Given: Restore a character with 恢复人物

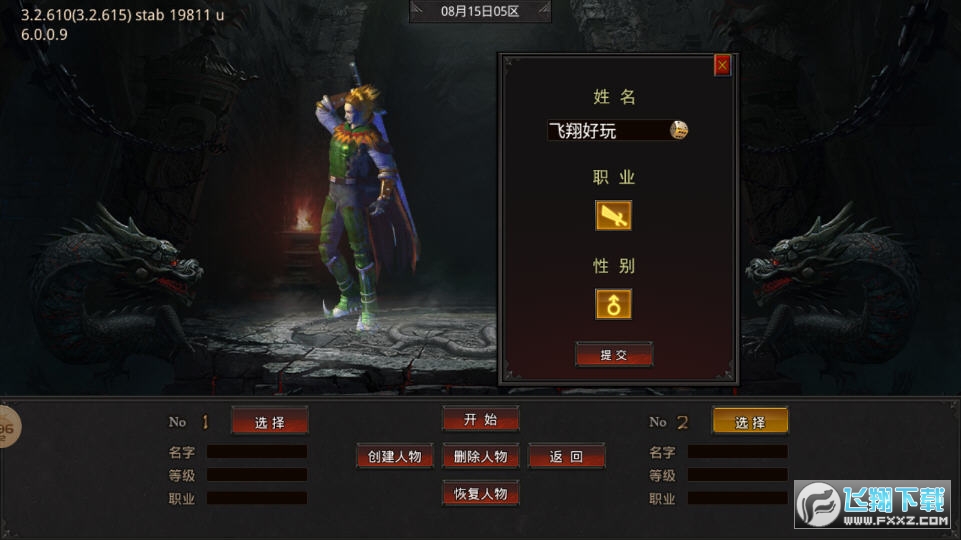Looking at the screenshot, I should pyautogui.click(x=480, y=493).
